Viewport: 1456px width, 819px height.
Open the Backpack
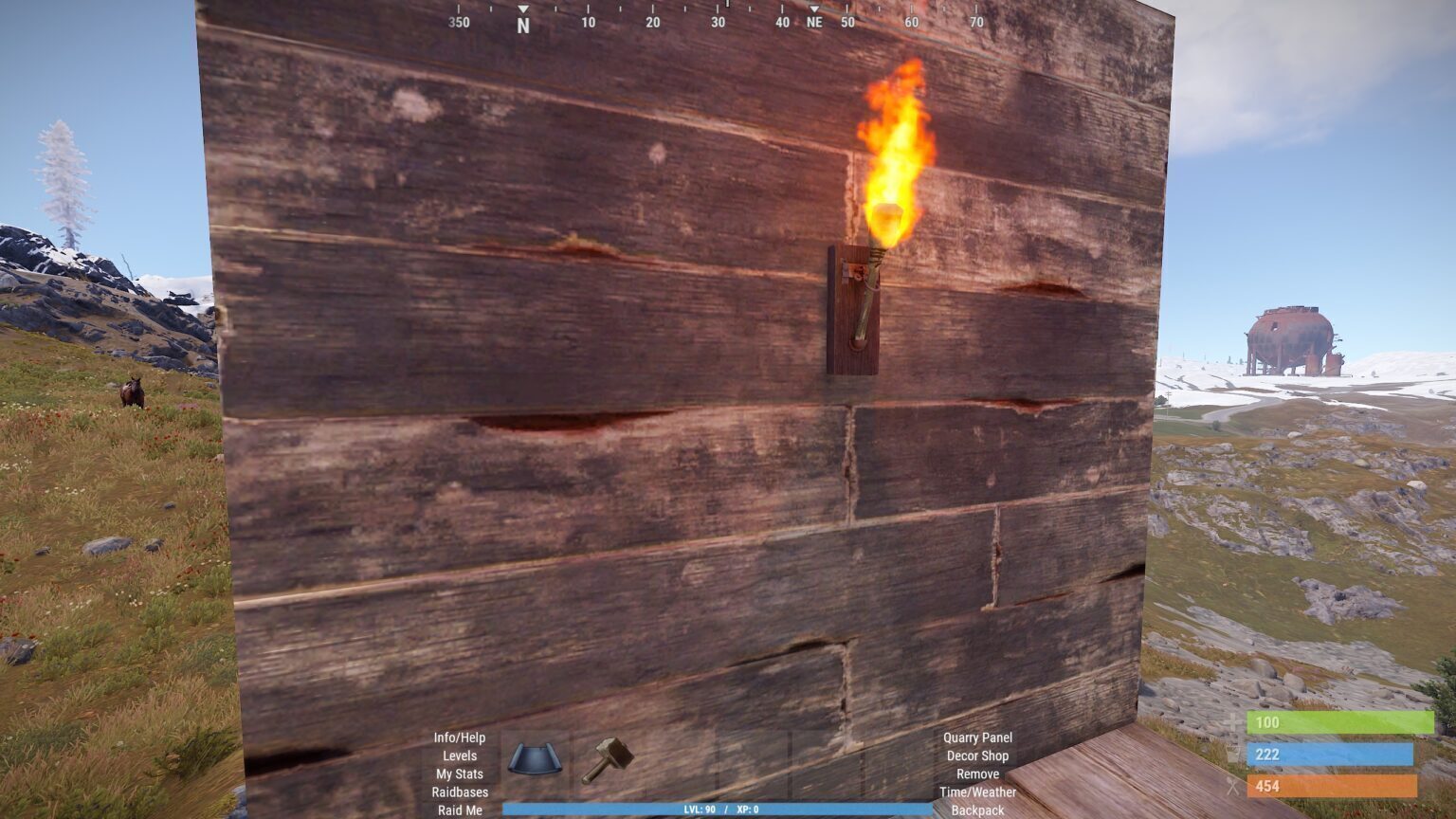[977, 810]
